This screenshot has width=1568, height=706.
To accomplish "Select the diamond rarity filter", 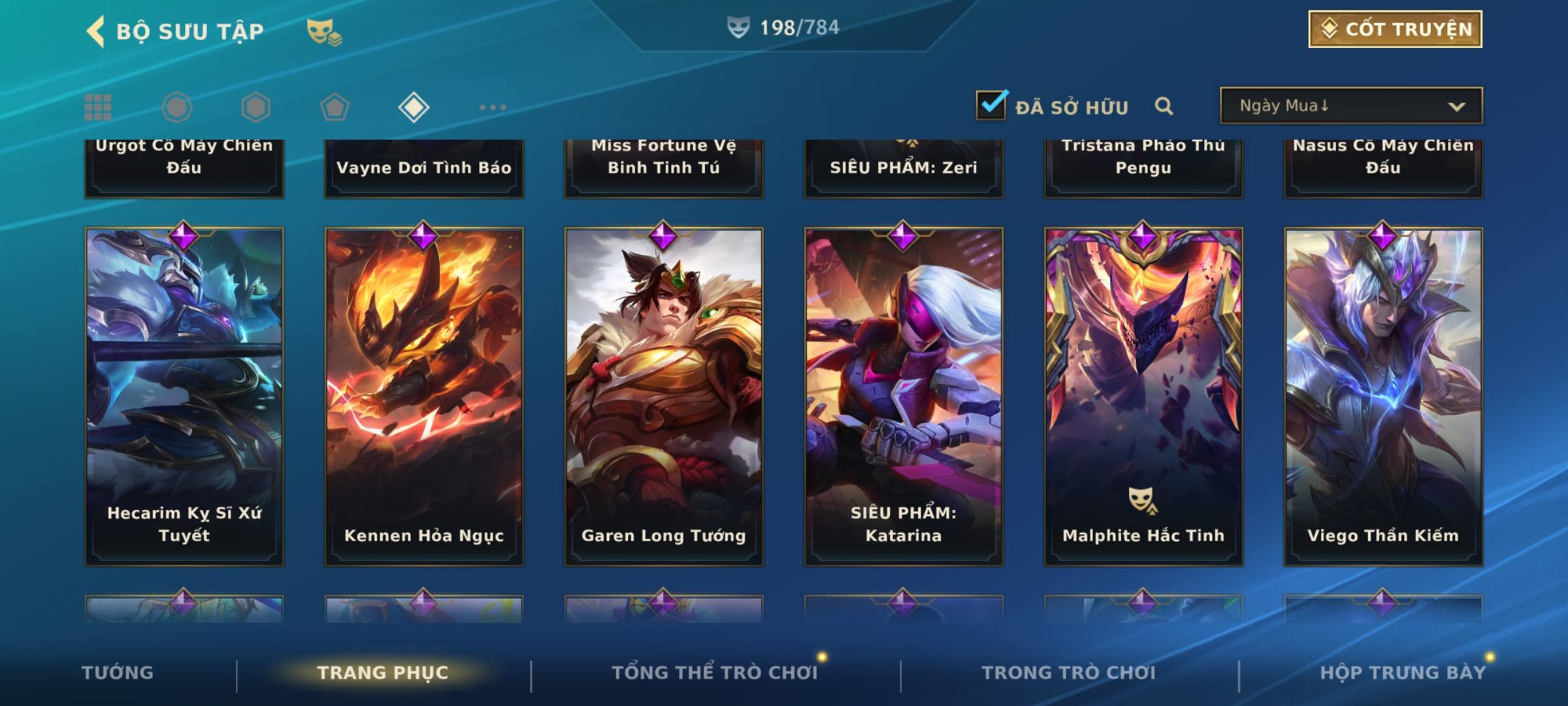I will point(414,107).
